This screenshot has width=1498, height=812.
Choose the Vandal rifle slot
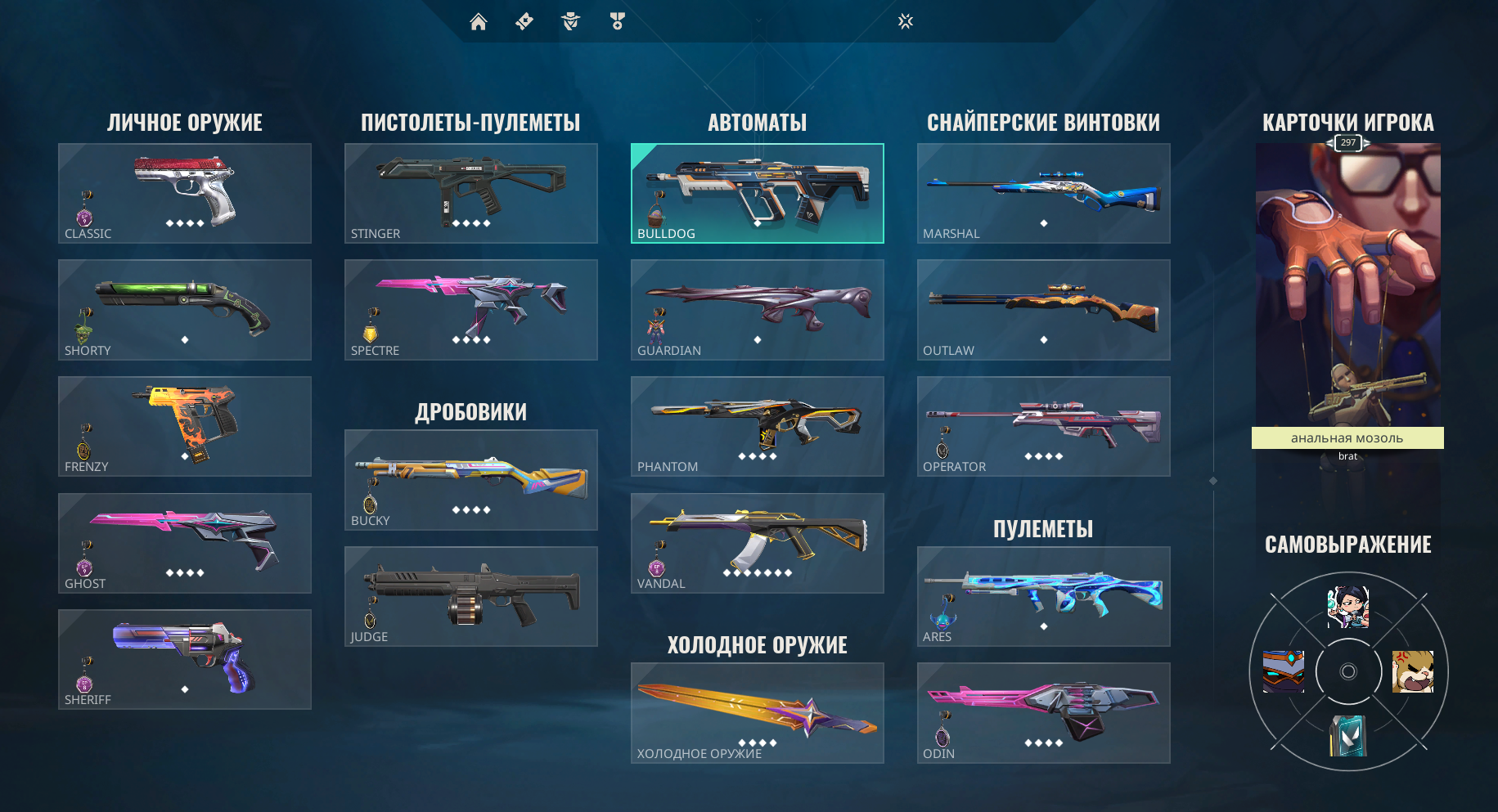click(x=757, y=543)
